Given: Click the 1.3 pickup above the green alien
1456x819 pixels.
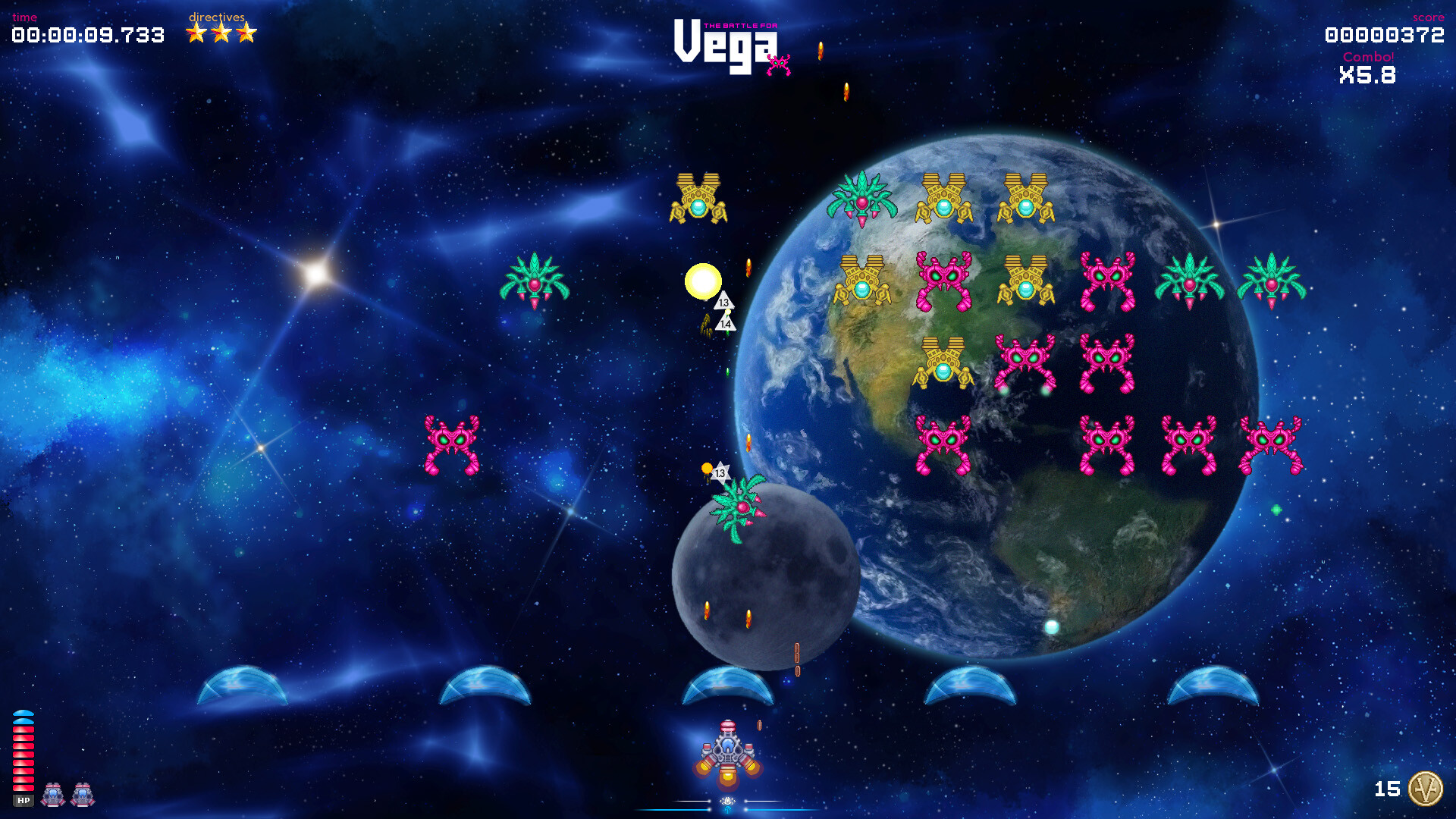Looking at the screenshot, I should click(x=719, y=472).
